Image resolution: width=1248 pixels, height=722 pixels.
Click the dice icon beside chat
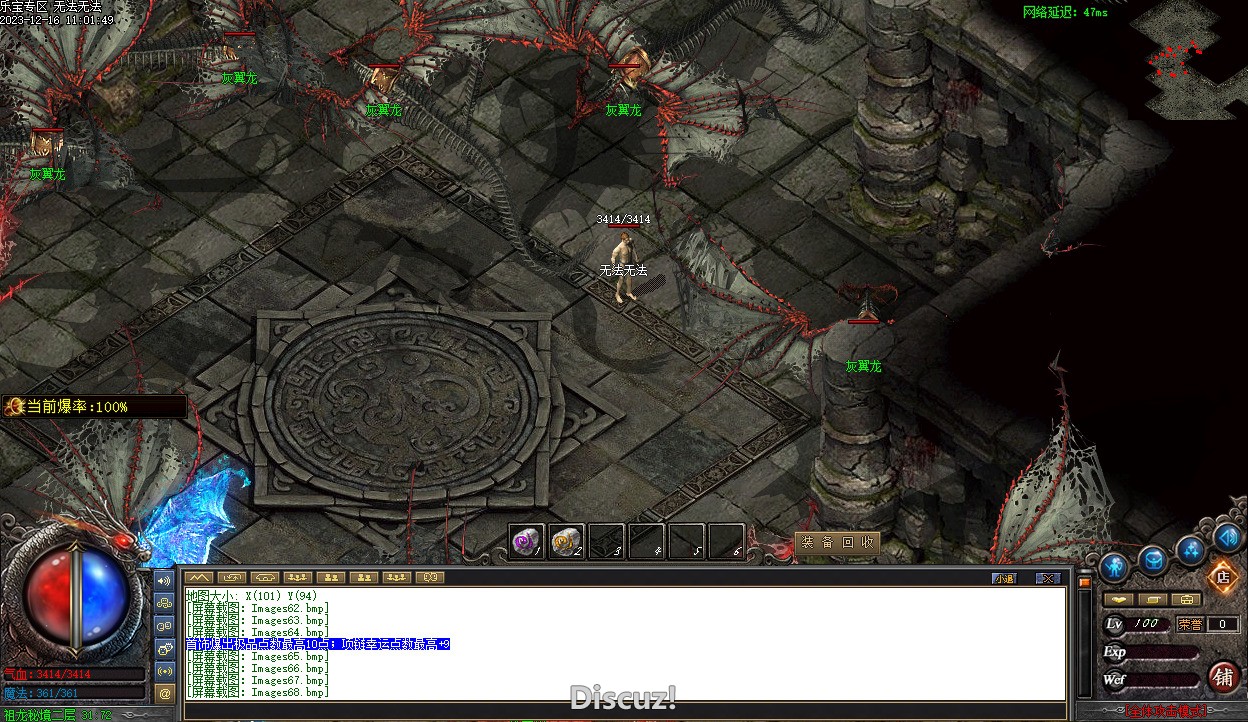coord(166,648)
